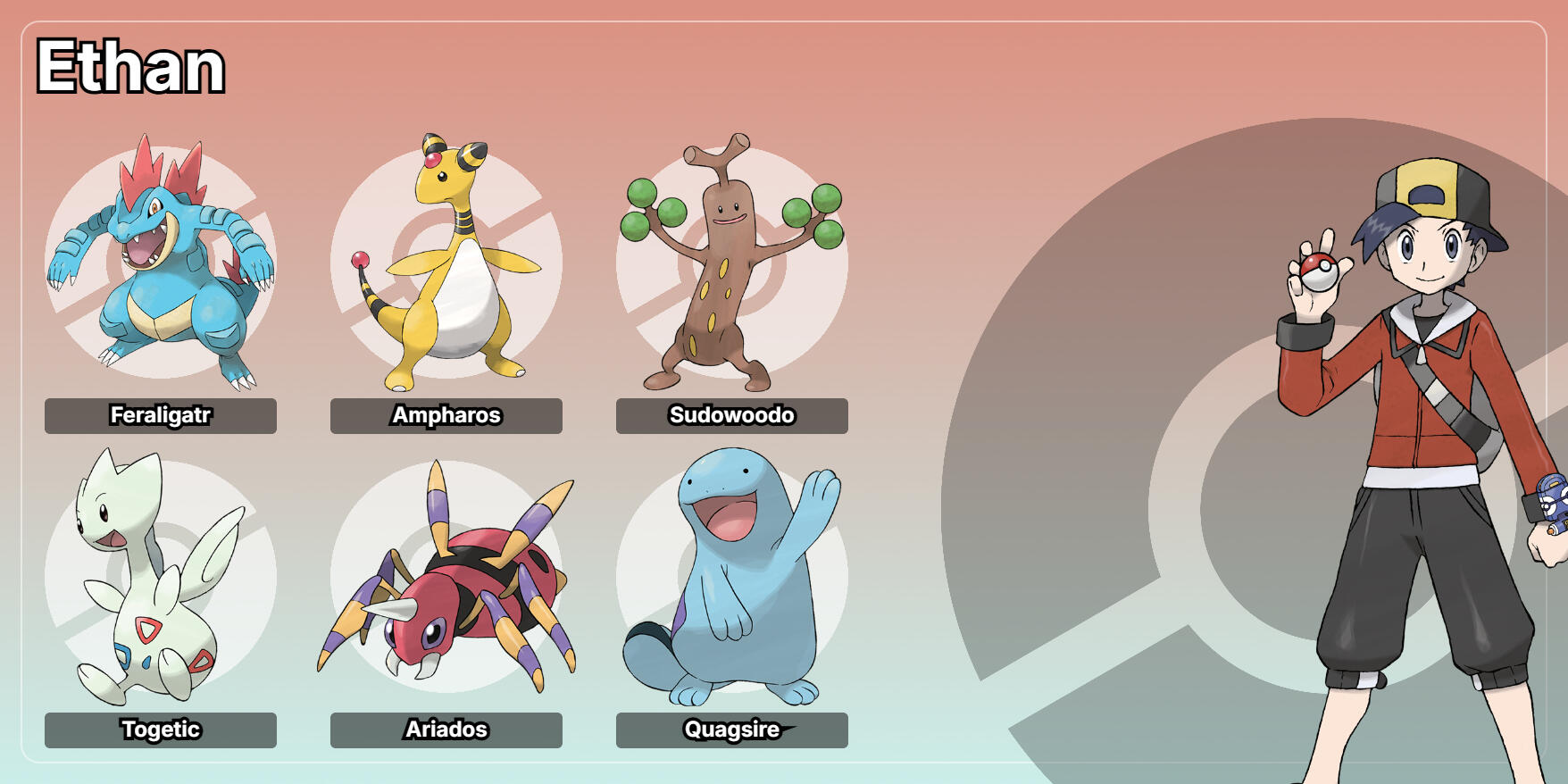Image resolution: width=1568 pixels, height=784 pixels.
Task: Click the Ethan trainer name heading
Action: 130,67
